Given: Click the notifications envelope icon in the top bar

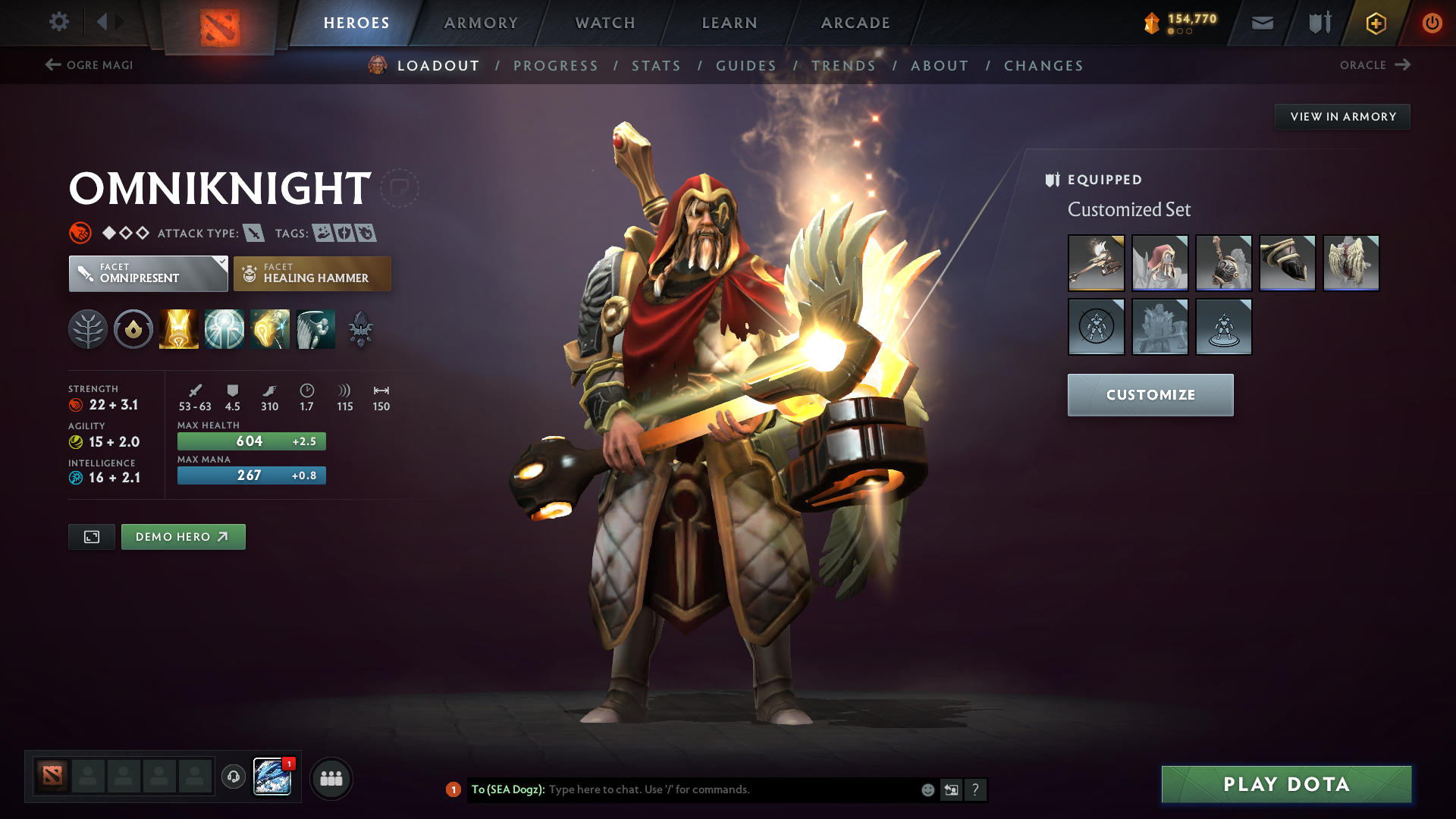Looking at the screenshot, I should (x=1261, y=22).
